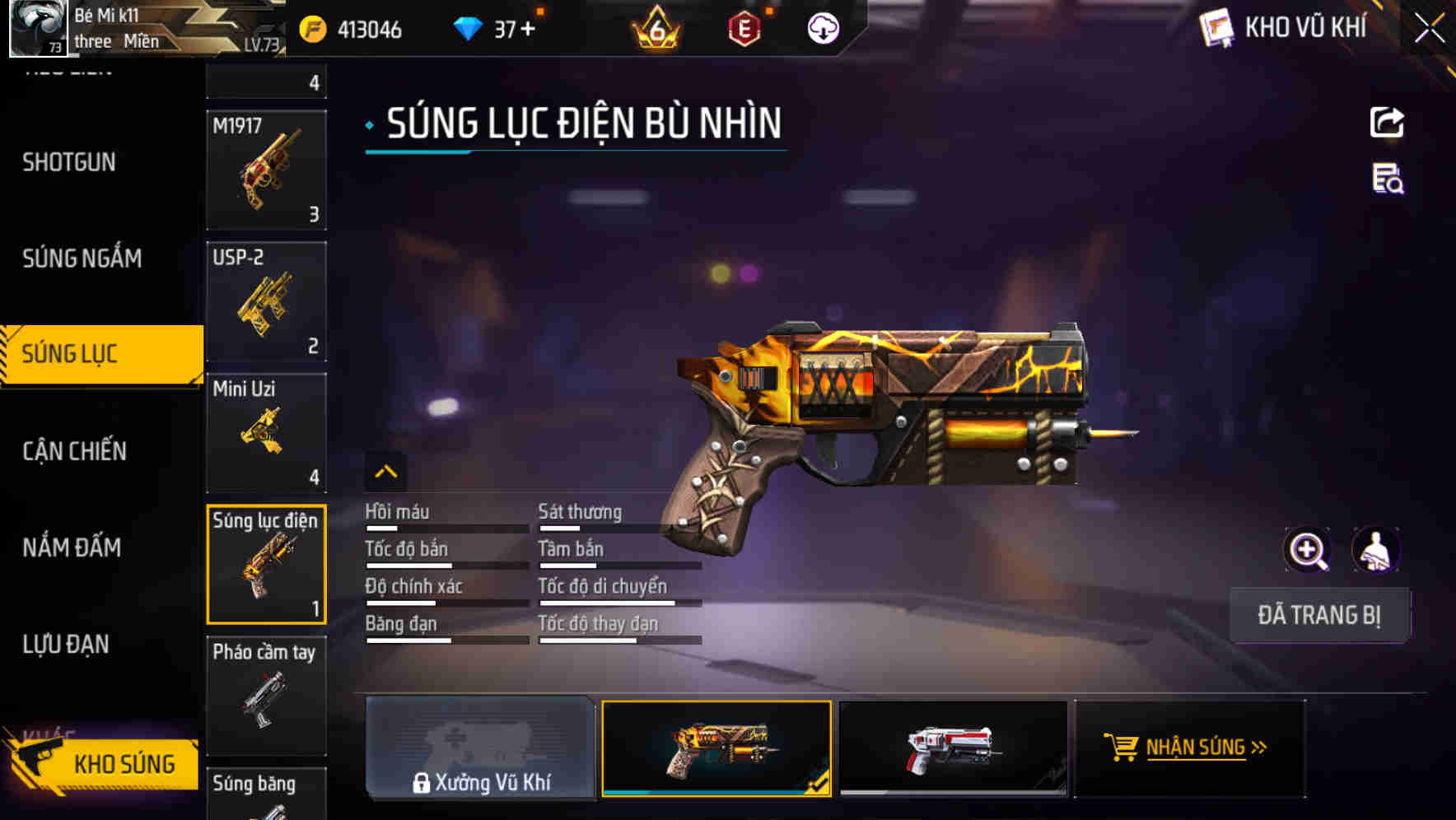The width and height of the screenshot is (1456, 820).
Task: Select the currently equipped golden pistol skin
Action: pyautogui.click(x=716, y=748)
